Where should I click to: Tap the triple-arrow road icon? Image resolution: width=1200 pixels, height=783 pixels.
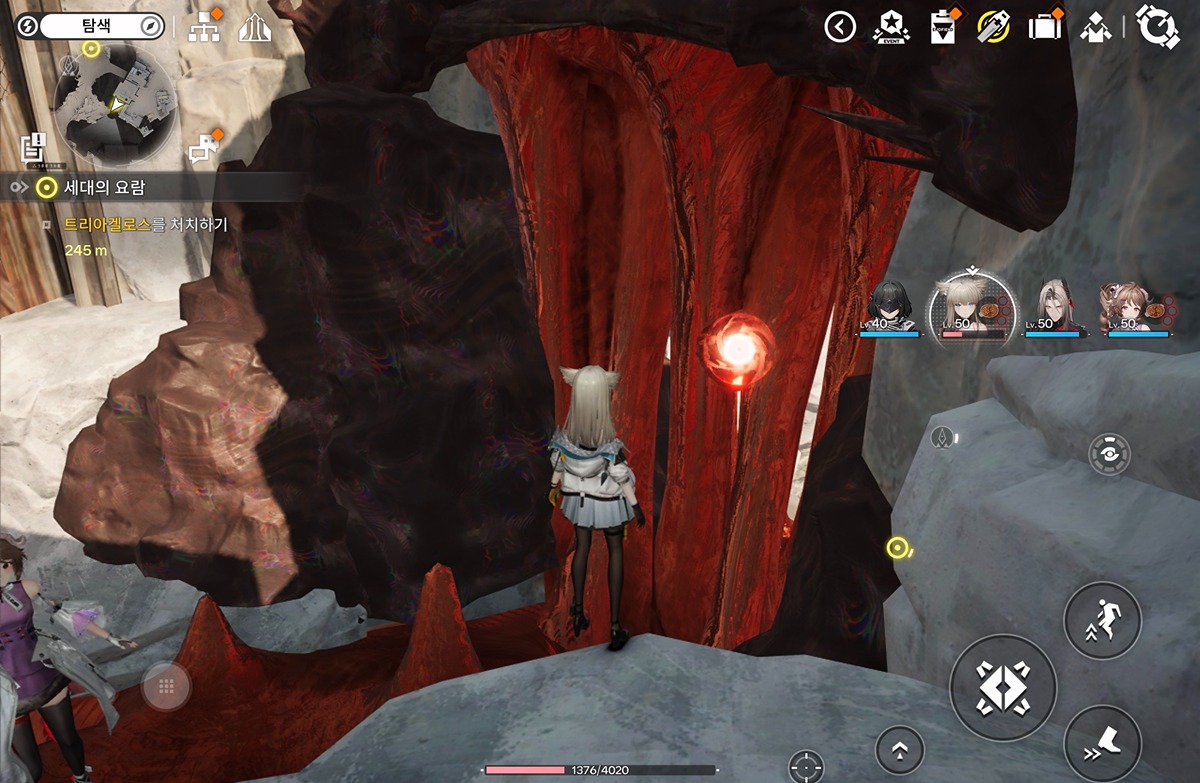[256, 28]
